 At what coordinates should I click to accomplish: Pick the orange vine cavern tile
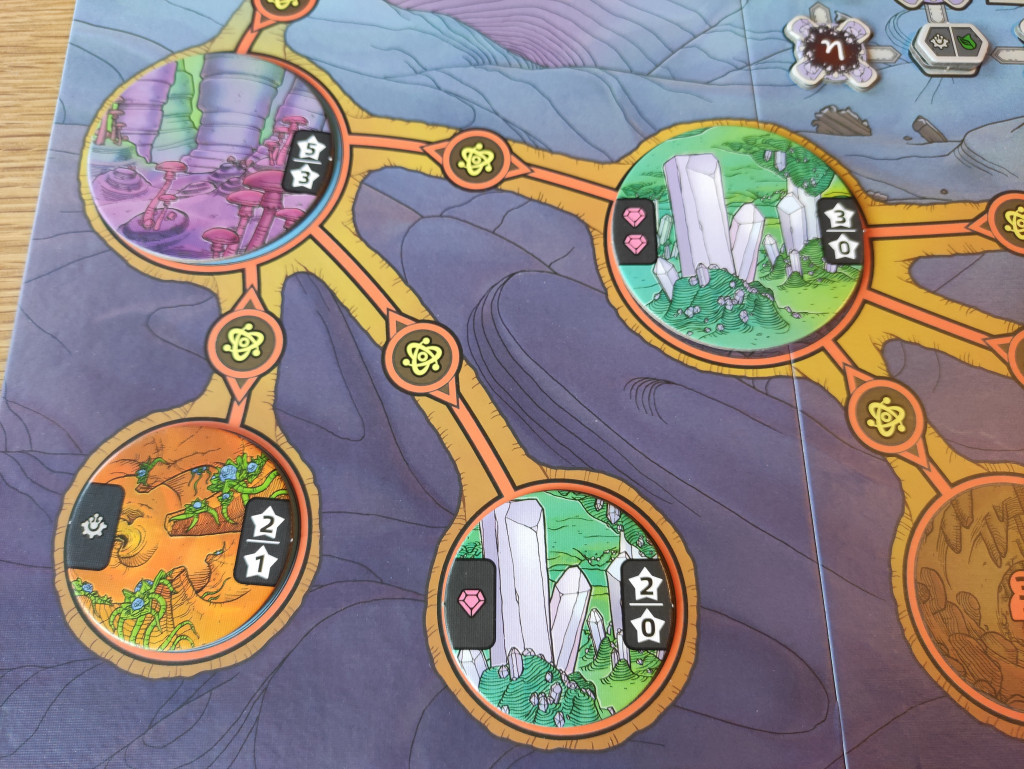click(x=183, y=538)
